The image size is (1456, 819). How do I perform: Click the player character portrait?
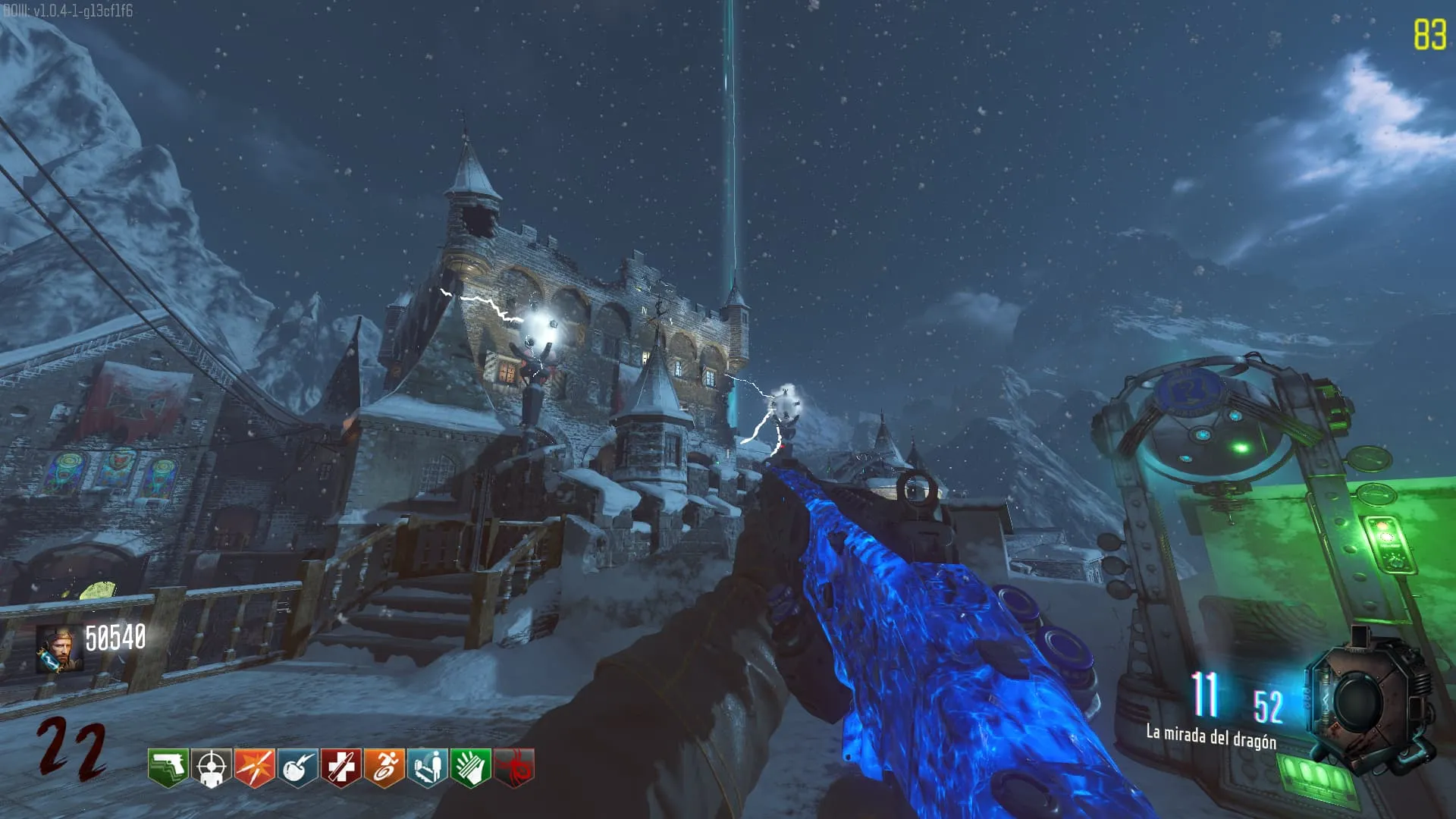coord(60,649)
